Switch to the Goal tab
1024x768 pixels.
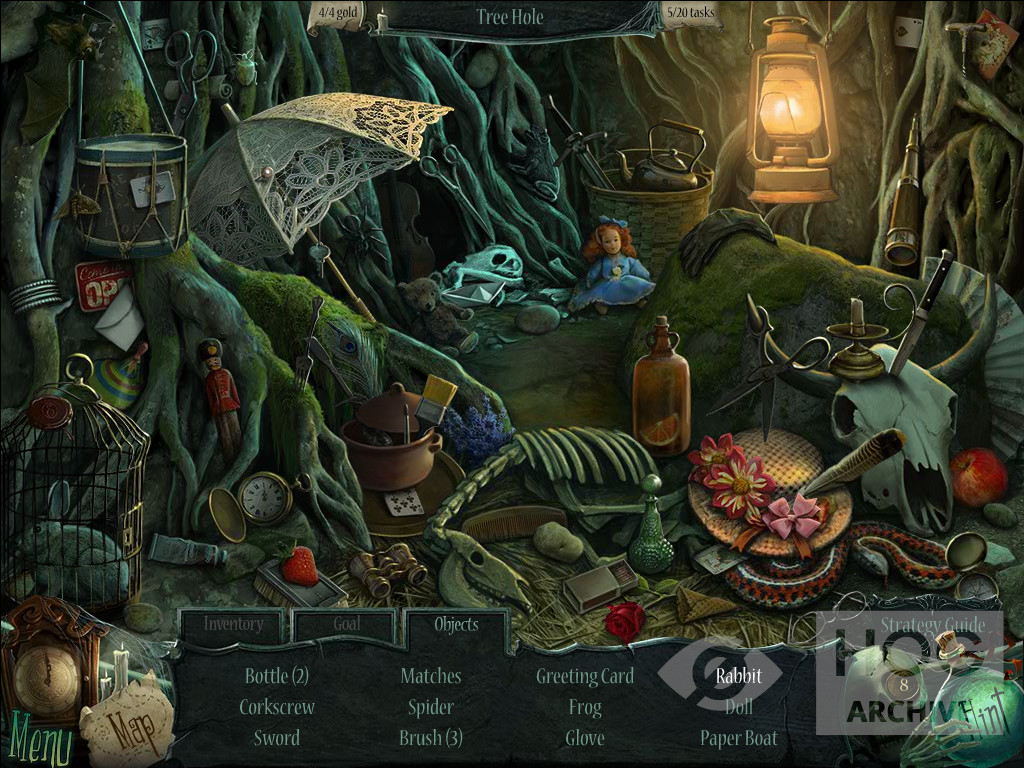(x=347, y=625)
